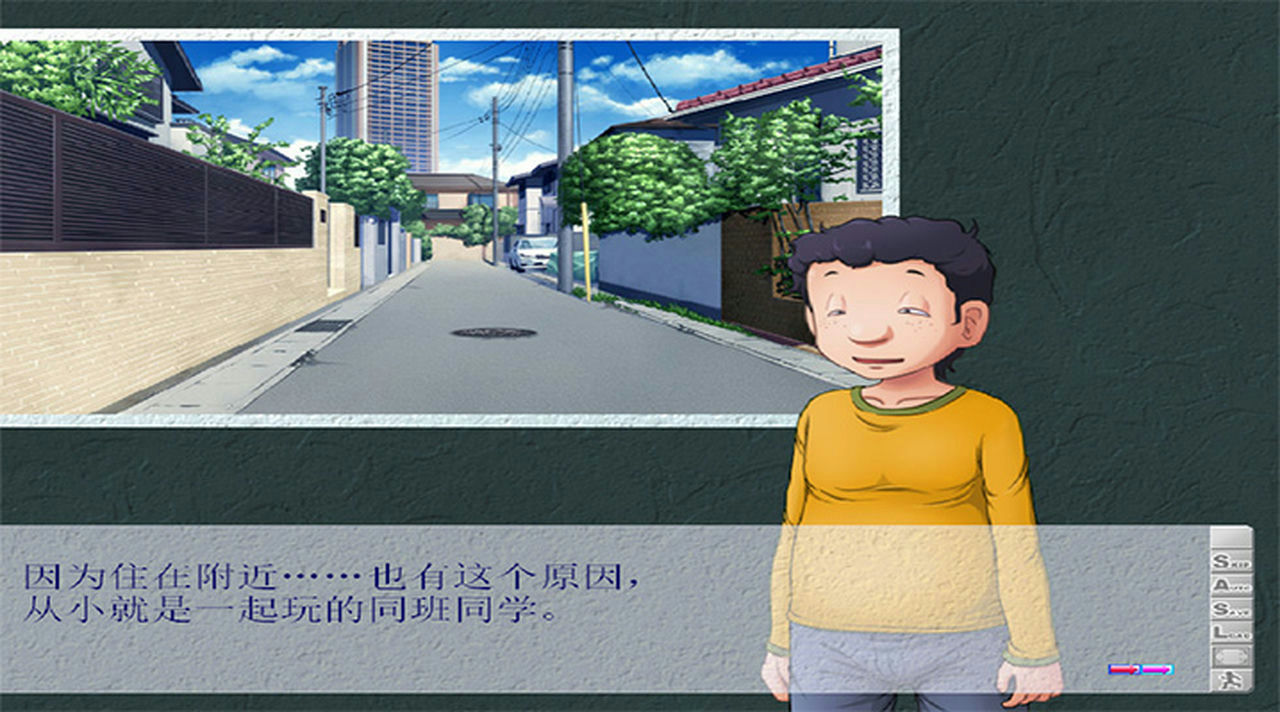Click the rounded-rectangle window button
Screen dimensions: 1280x712
[1231, 656]
